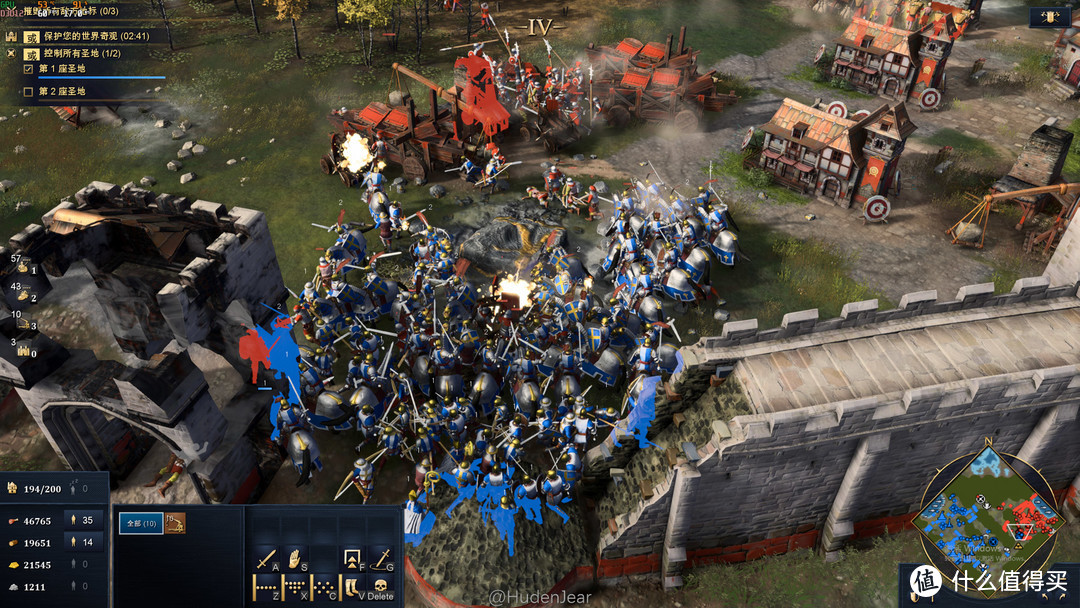Viewport: 1080px width, 608px height.
Task: Select the siege unit portrait in selection panel
Action: point(175,523)
